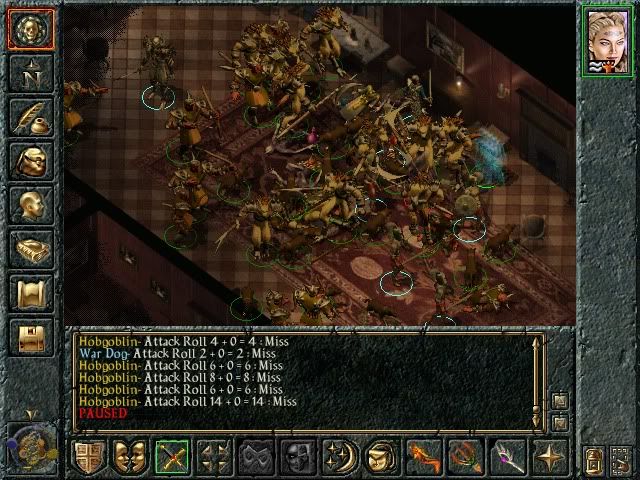Open special abilities star button

tap(550, 458)
